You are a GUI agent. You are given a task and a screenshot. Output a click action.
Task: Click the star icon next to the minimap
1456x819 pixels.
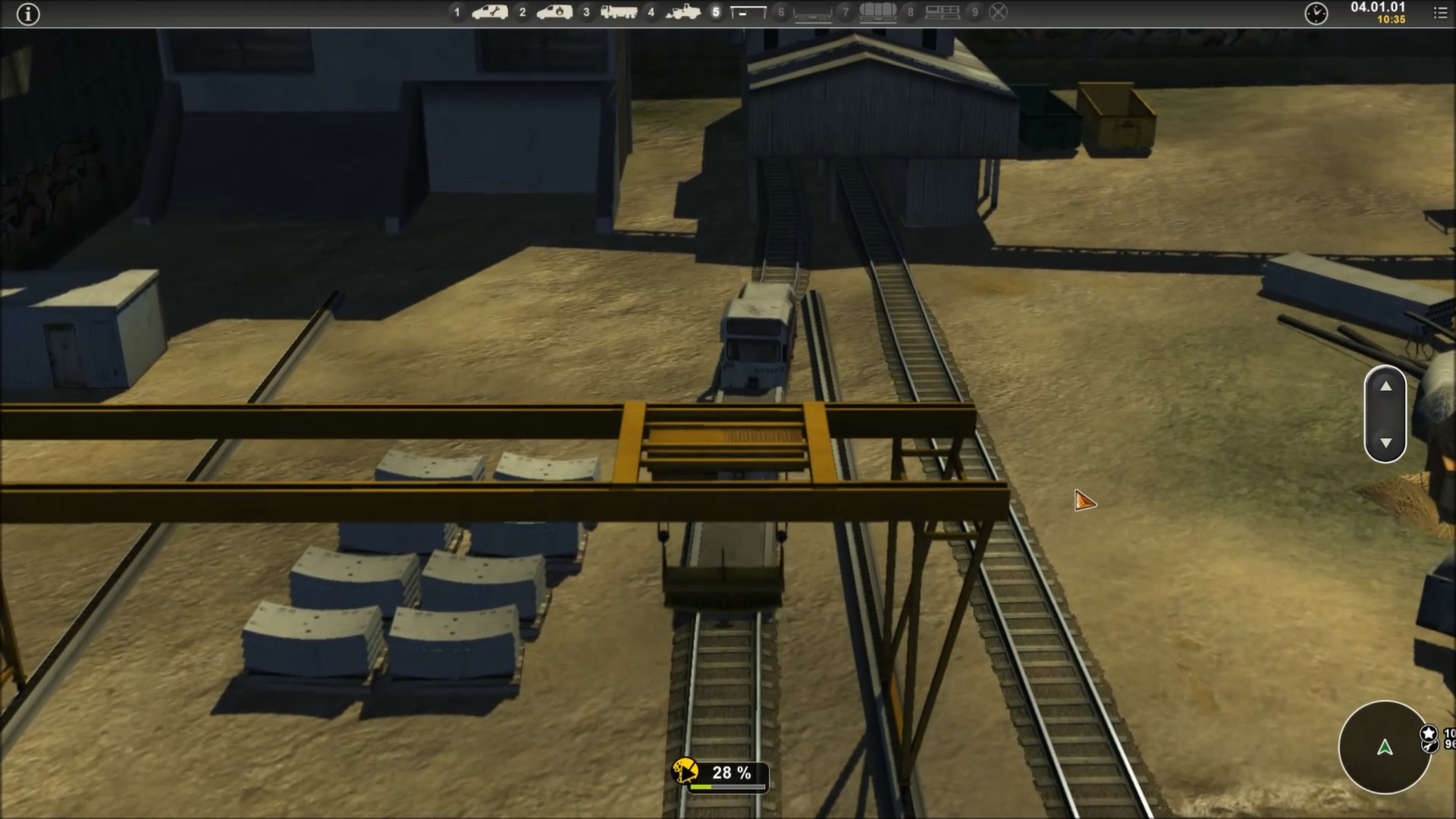point(1429,733)
